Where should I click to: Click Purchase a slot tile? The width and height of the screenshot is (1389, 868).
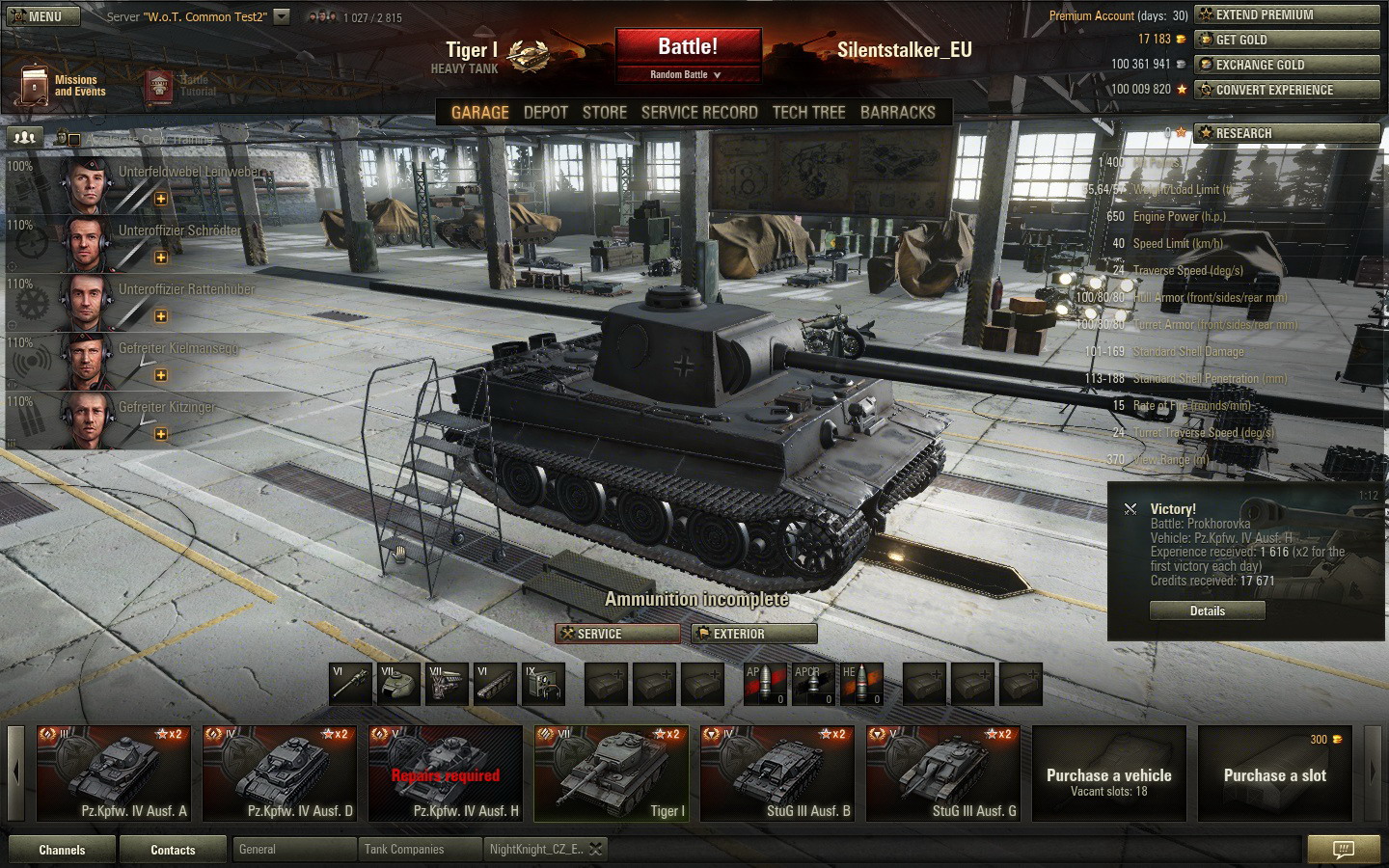point(1274,773)
